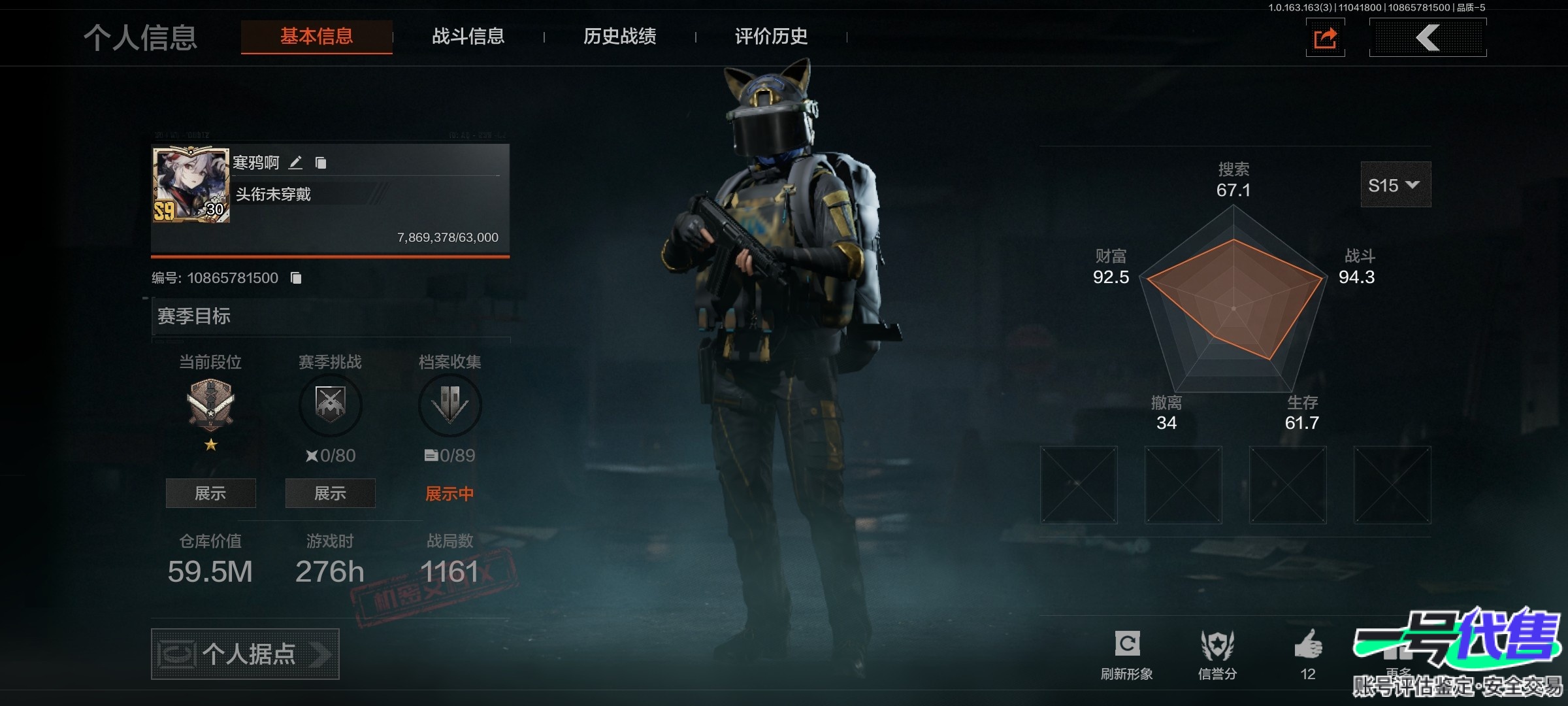The image size is (1568, 706).
Task: Open 个人据点 personal base
Action: (x=245, y=654)
